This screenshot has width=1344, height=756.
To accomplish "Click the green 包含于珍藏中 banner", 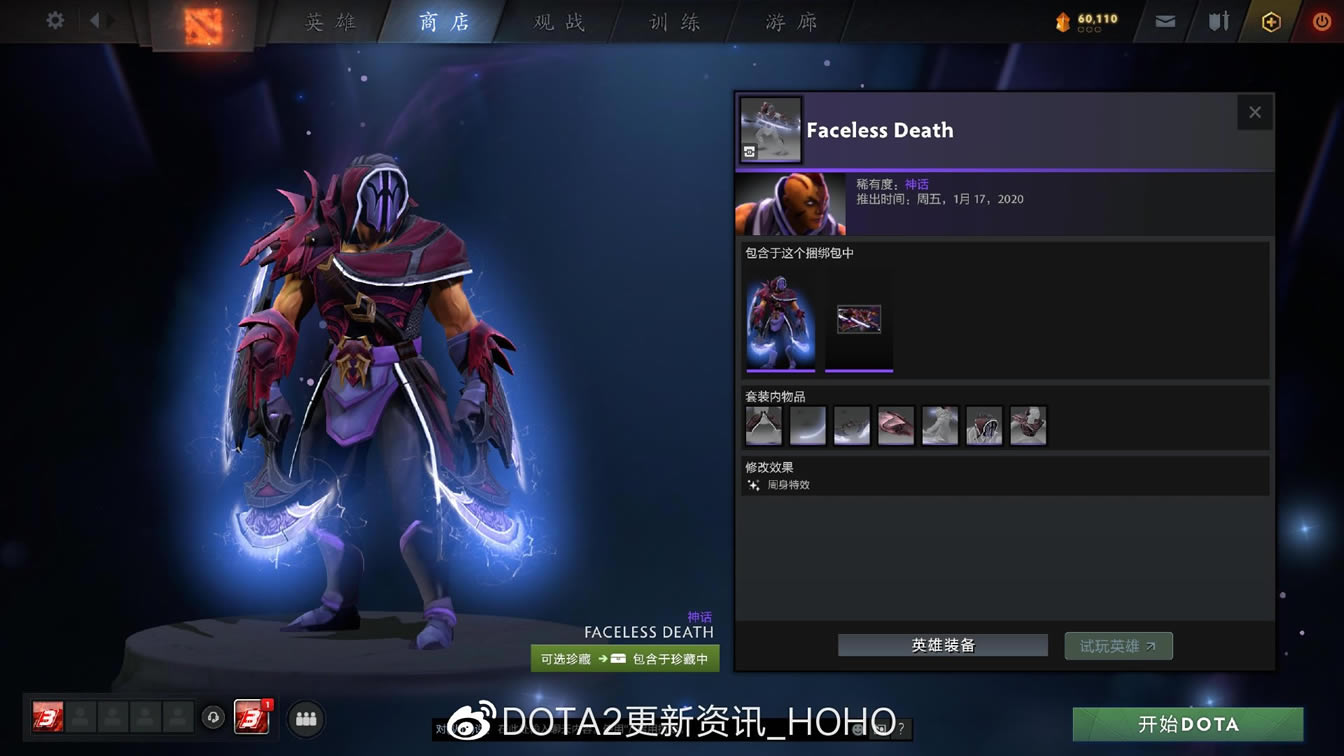I will coord(625,658).
